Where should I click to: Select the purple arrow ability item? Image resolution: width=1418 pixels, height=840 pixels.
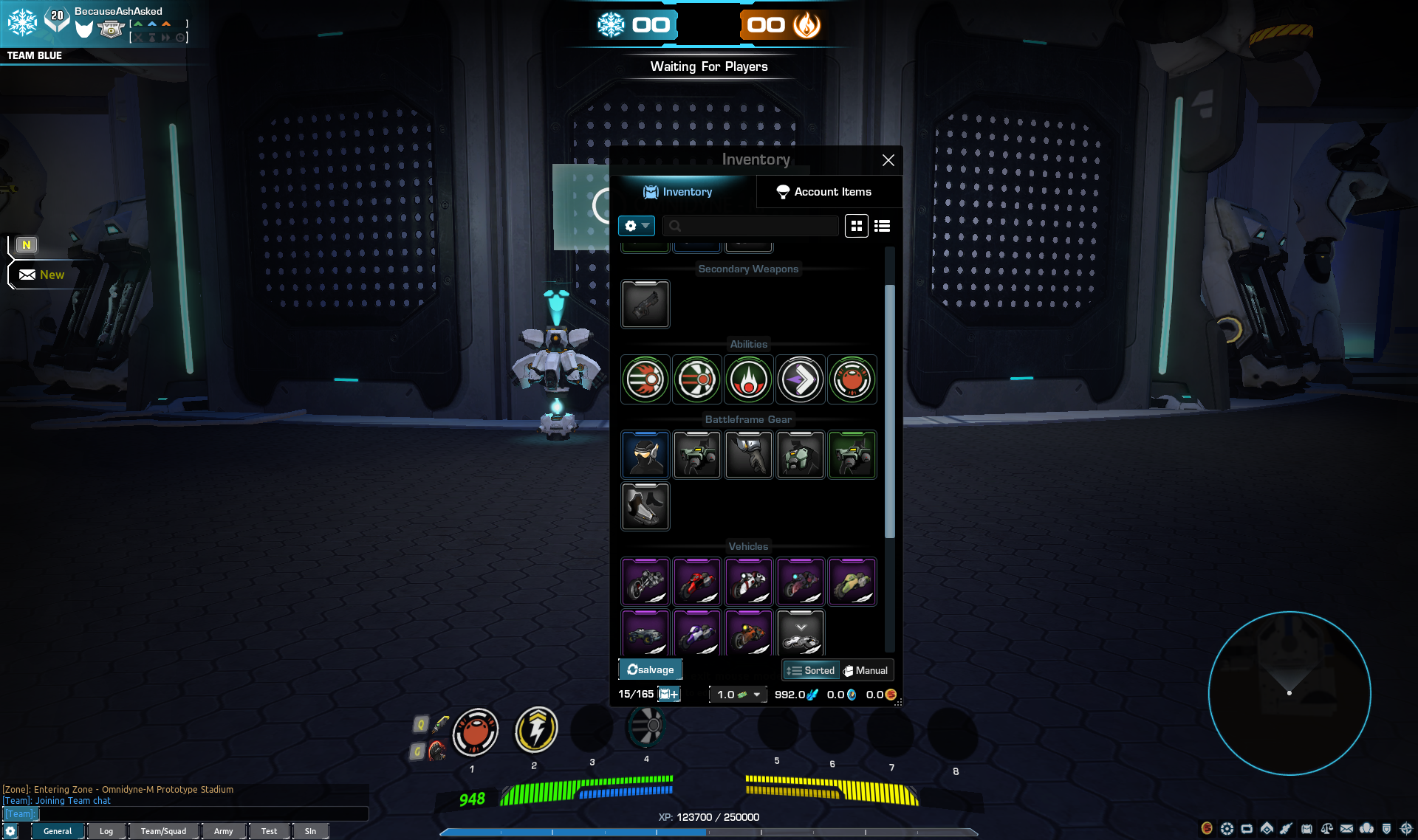tap(801, 379)
